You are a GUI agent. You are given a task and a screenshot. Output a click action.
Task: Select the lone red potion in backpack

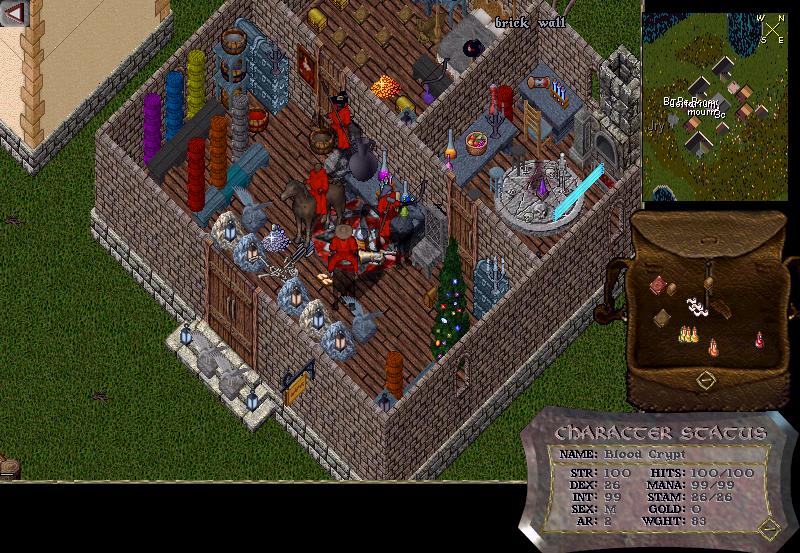tap(759, 340)
